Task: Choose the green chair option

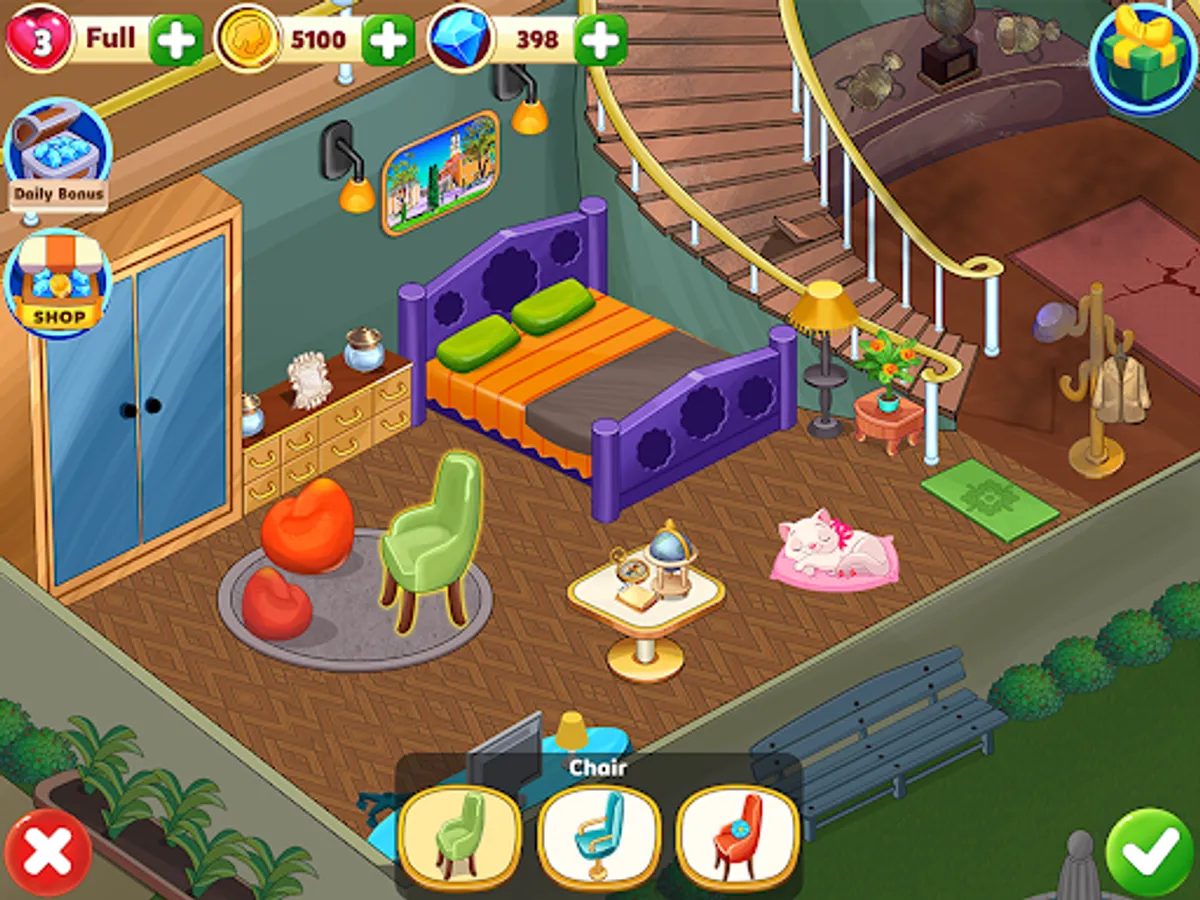Action: tap(459, 838)
